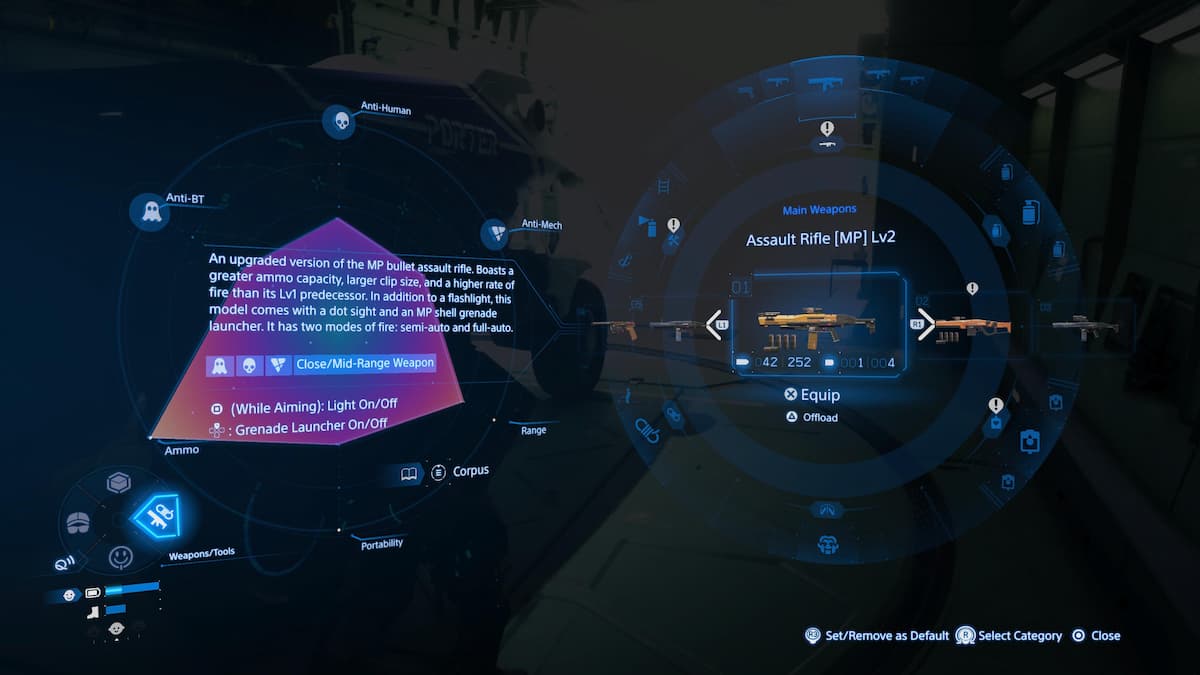Select the orange rifle to the right
1200x675 pixels.
(x=975, y=324)
